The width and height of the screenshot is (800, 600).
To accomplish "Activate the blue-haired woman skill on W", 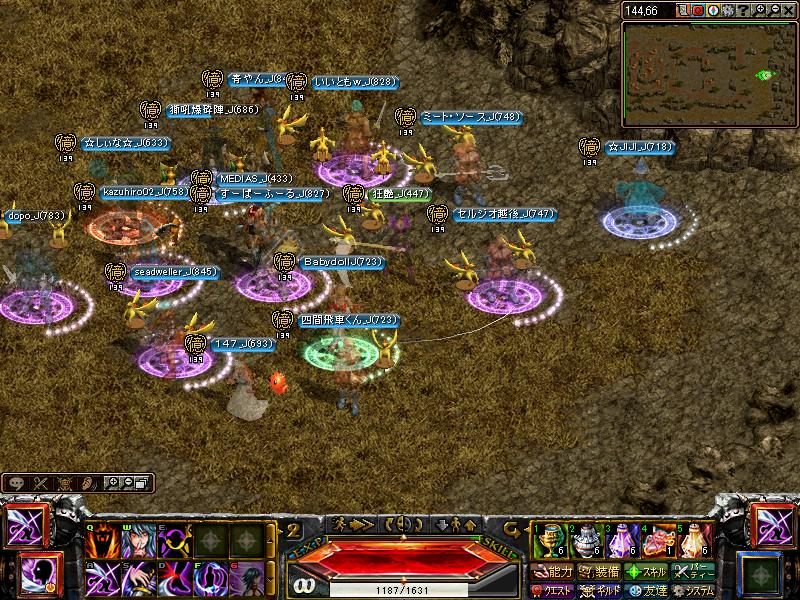I will coord(139,541).
